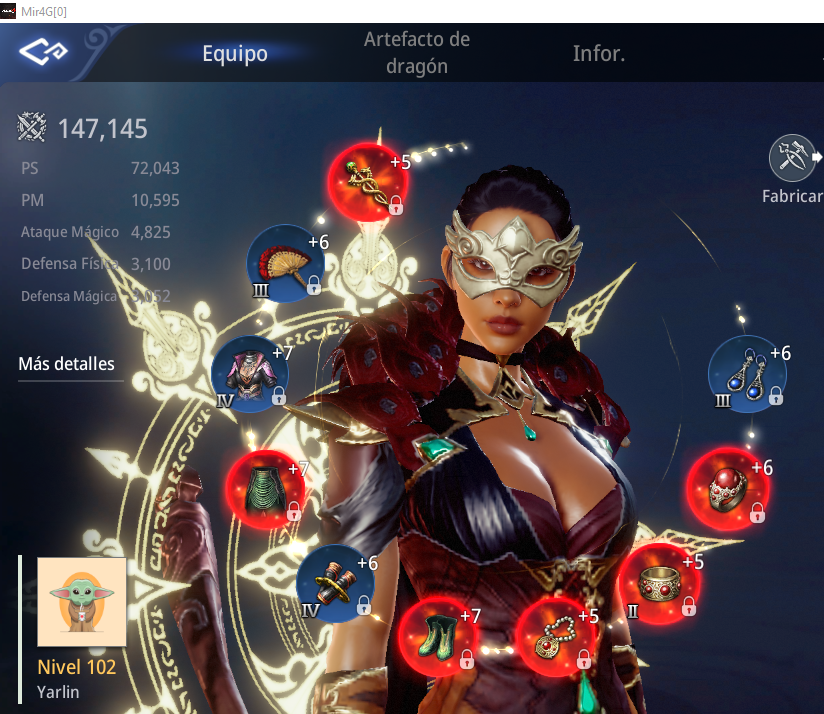Choose the pink armor chest slot
The image size is (824, 714).
250,374
